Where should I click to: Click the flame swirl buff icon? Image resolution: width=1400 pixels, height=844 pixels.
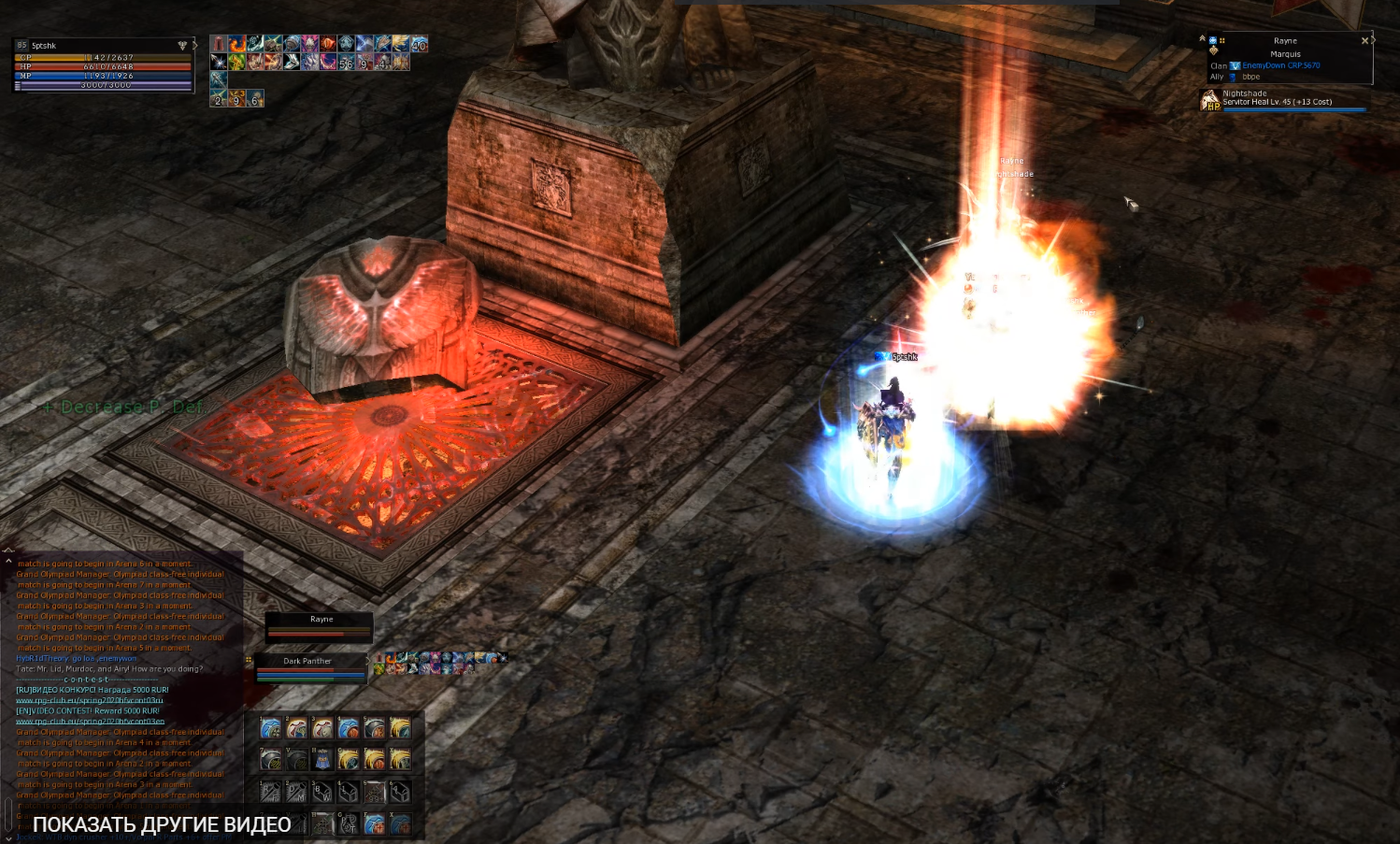237,44
